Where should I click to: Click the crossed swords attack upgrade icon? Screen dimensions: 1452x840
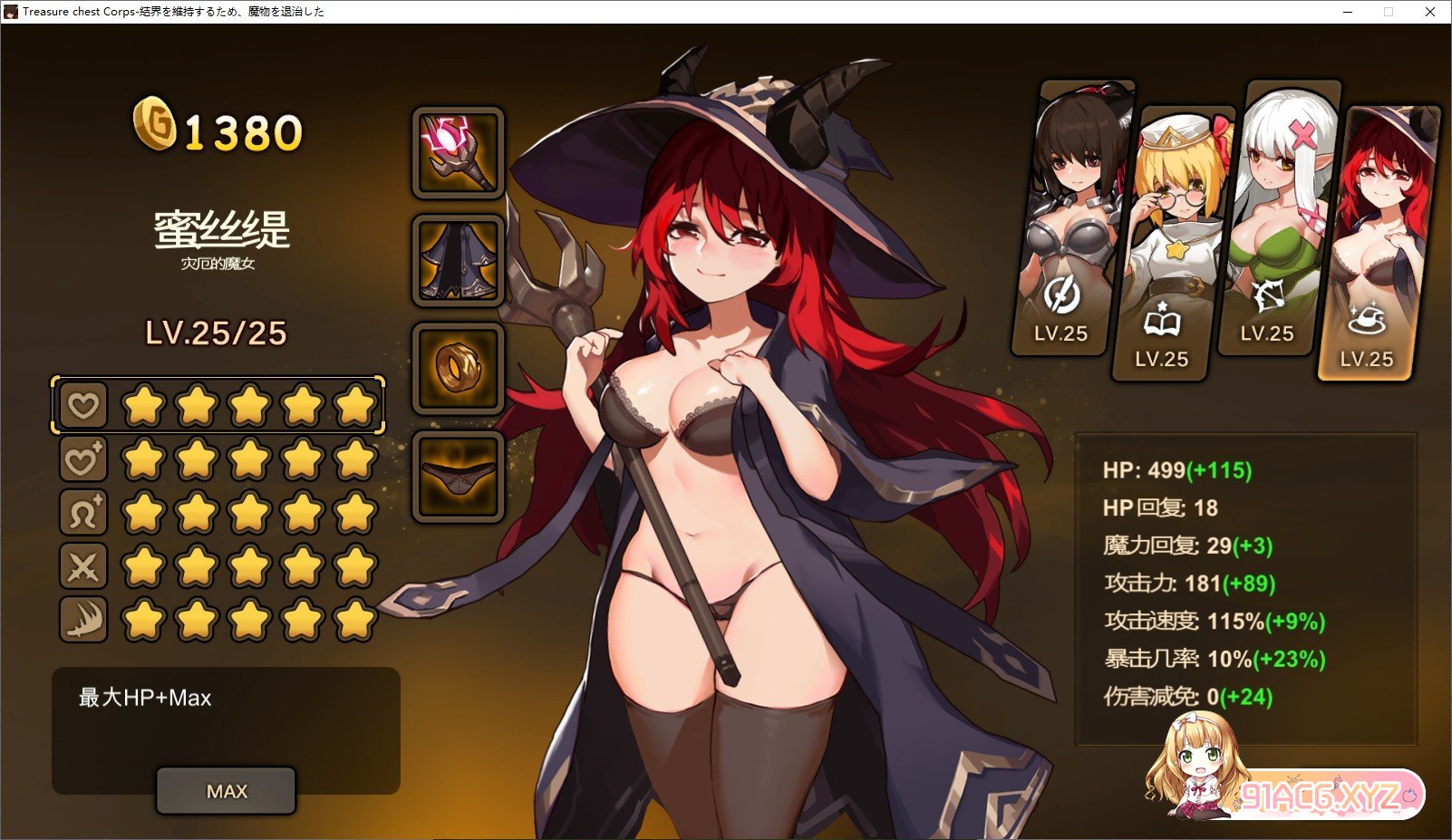point(82,567)
